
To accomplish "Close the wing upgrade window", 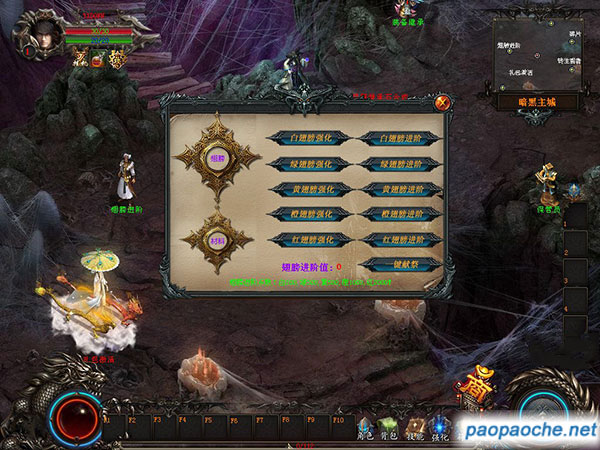I will 441,102.
